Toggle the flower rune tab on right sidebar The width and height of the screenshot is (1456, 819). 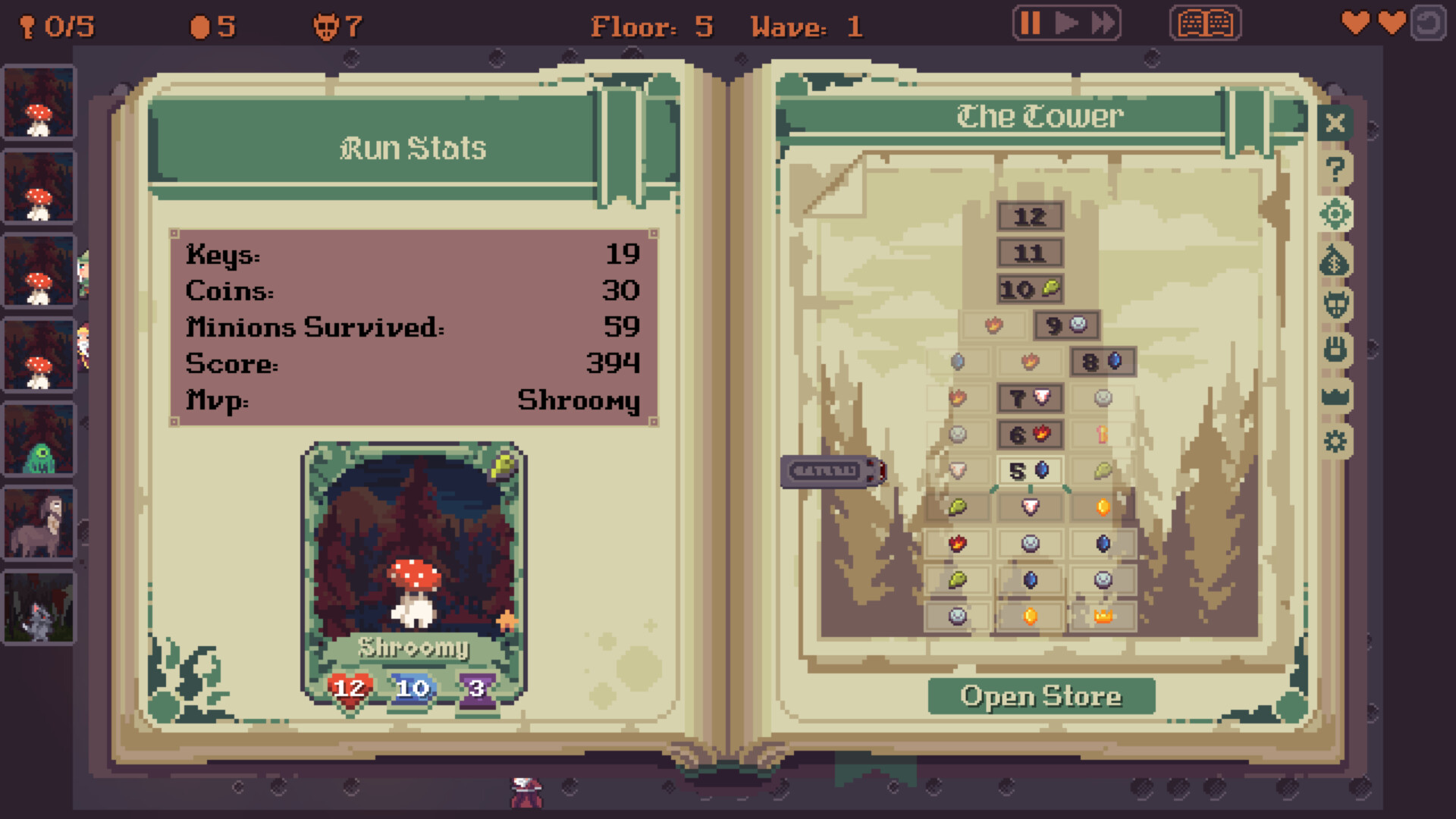click(1335, 215)
